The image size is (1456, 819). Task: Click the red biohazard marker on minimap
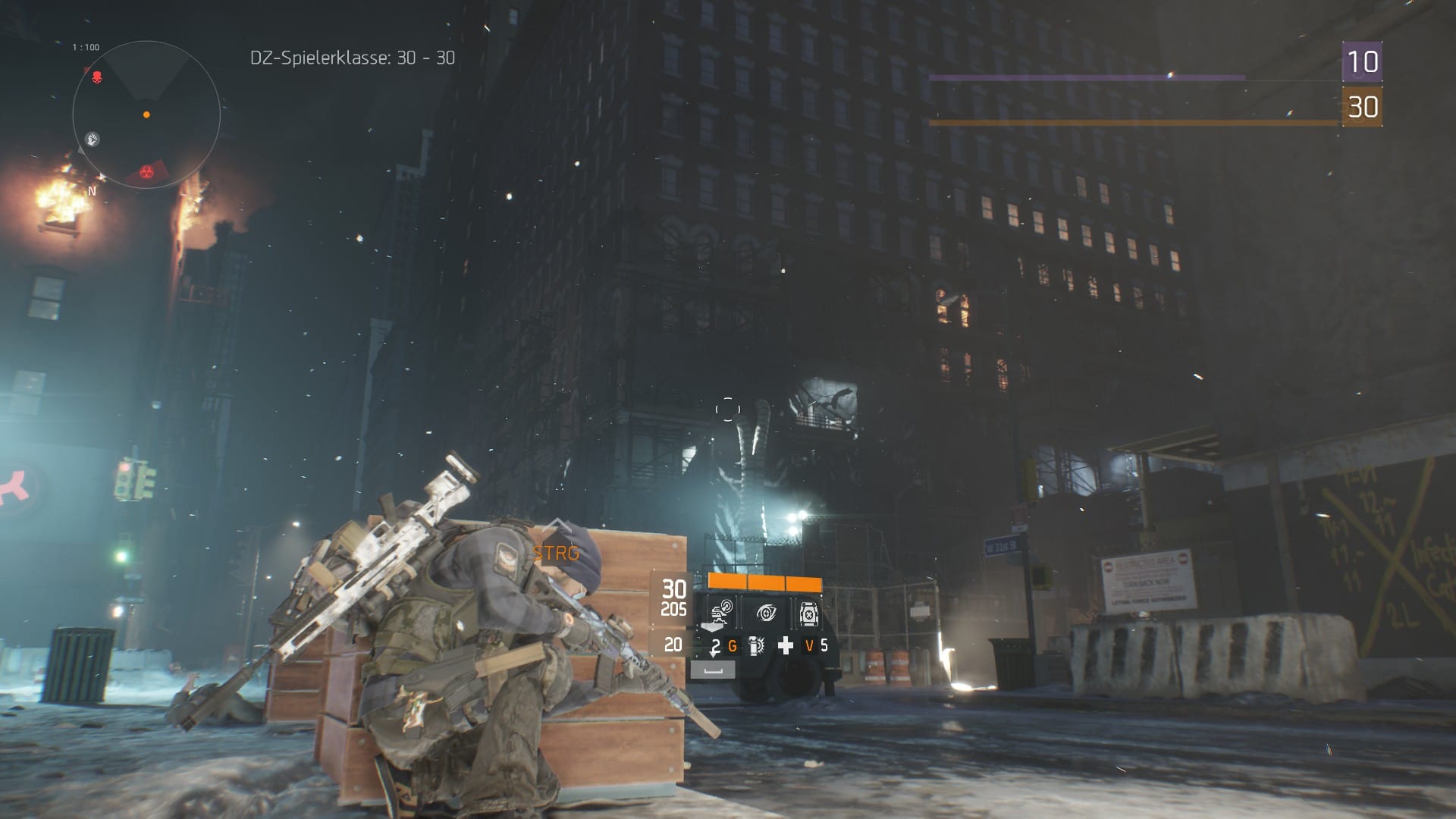(148, 174)
